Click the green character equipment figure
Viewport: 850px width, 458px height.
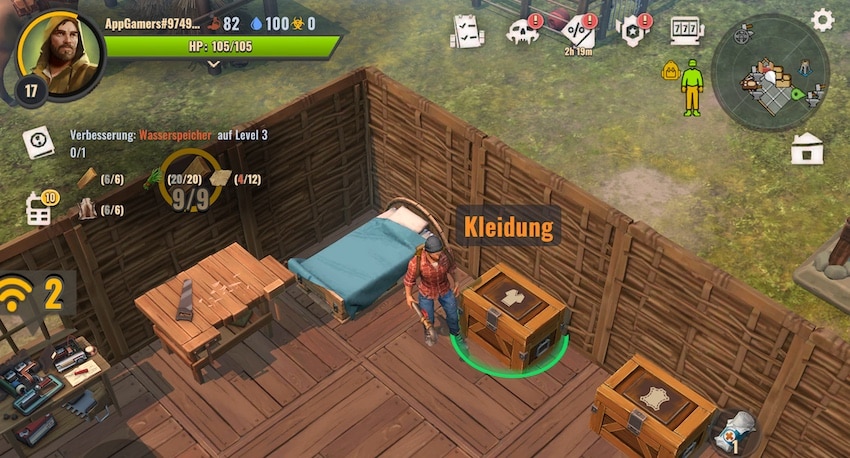[x=691, y=86]
